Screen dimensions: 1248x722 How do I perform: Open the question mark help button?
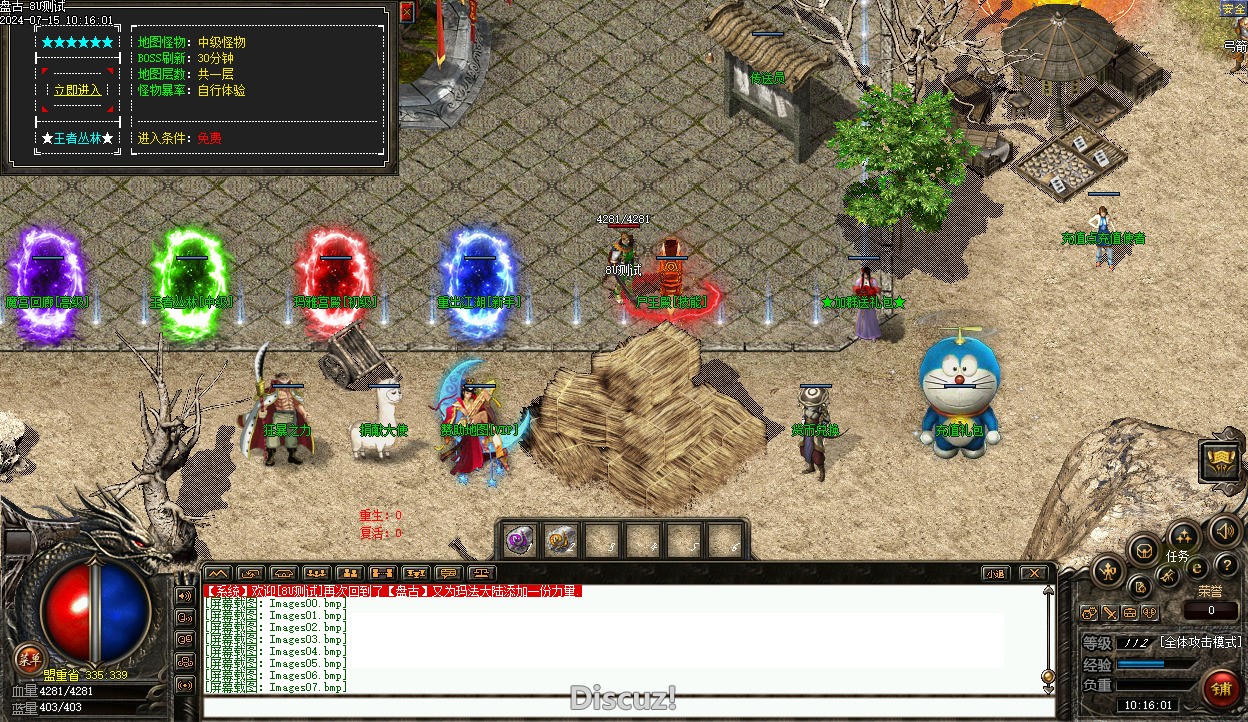1226,567
